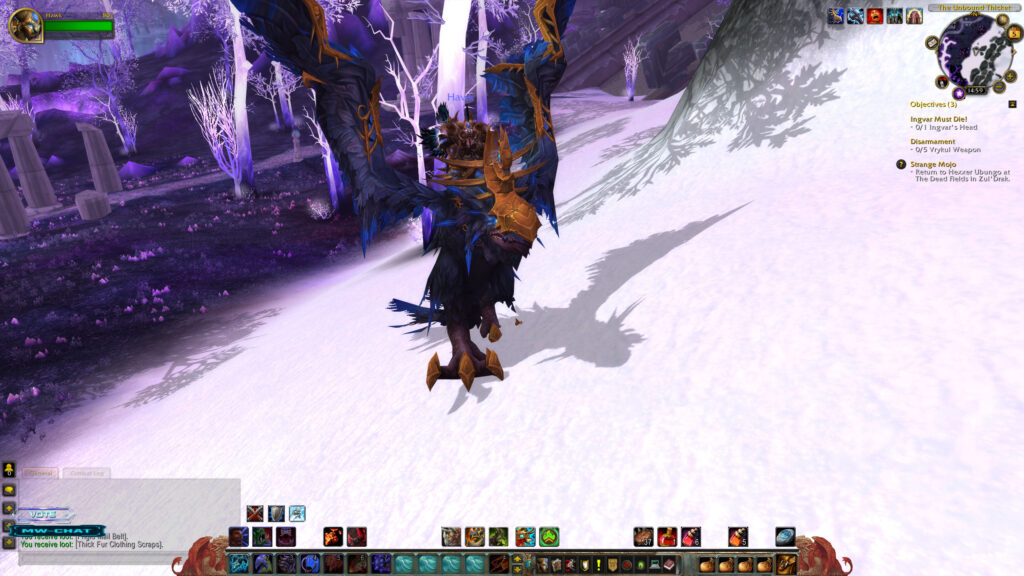
Task: Switch to the Combat Log tab
Action: coord(87,473)
